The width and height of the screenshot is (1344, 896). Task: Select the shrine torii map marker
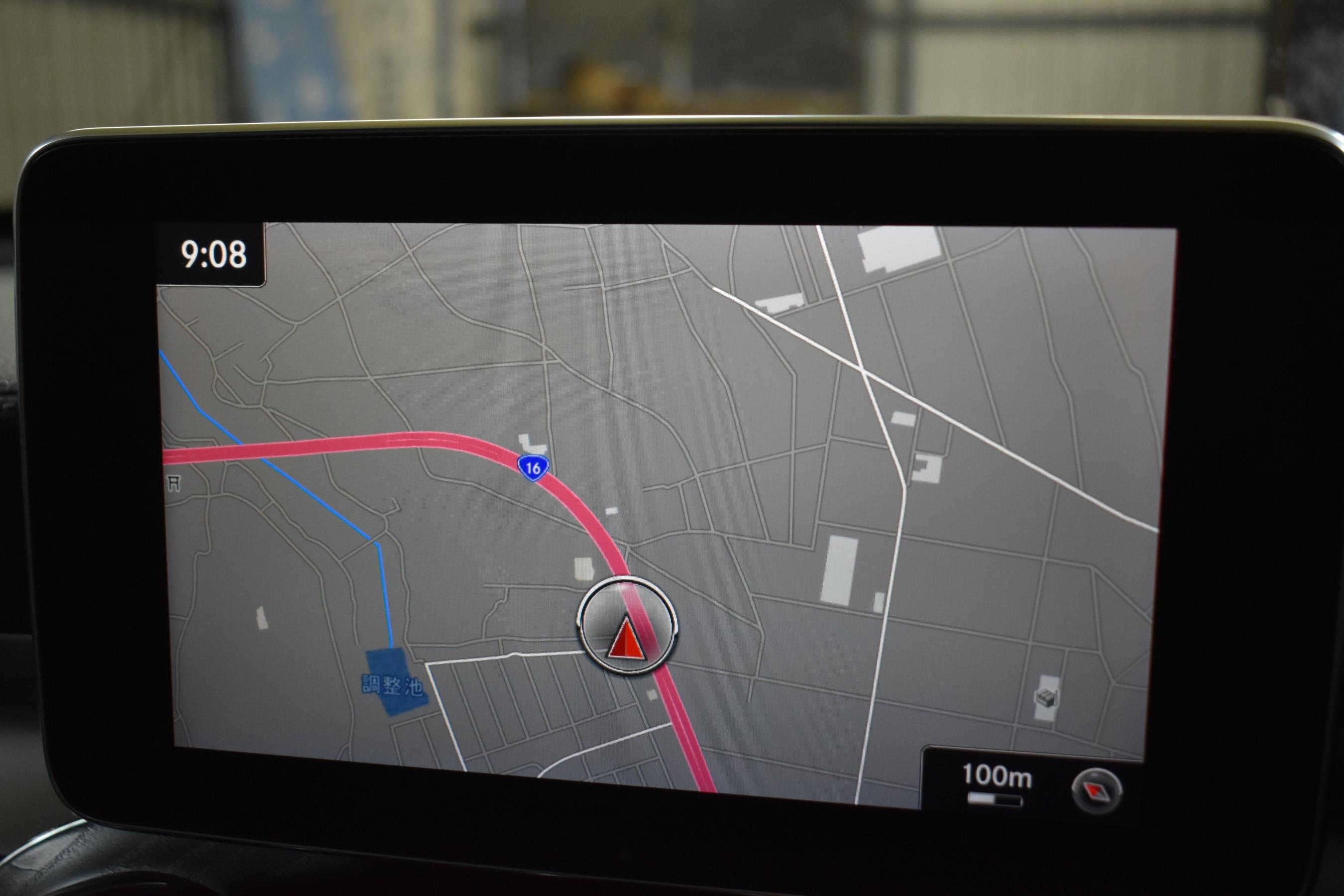[174, 484]
